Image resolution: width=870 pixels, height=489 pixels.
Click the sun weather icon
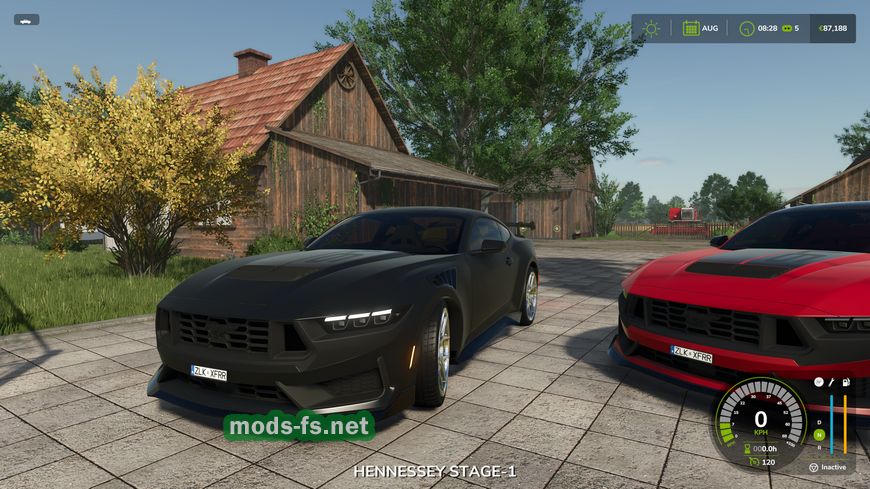652,28
